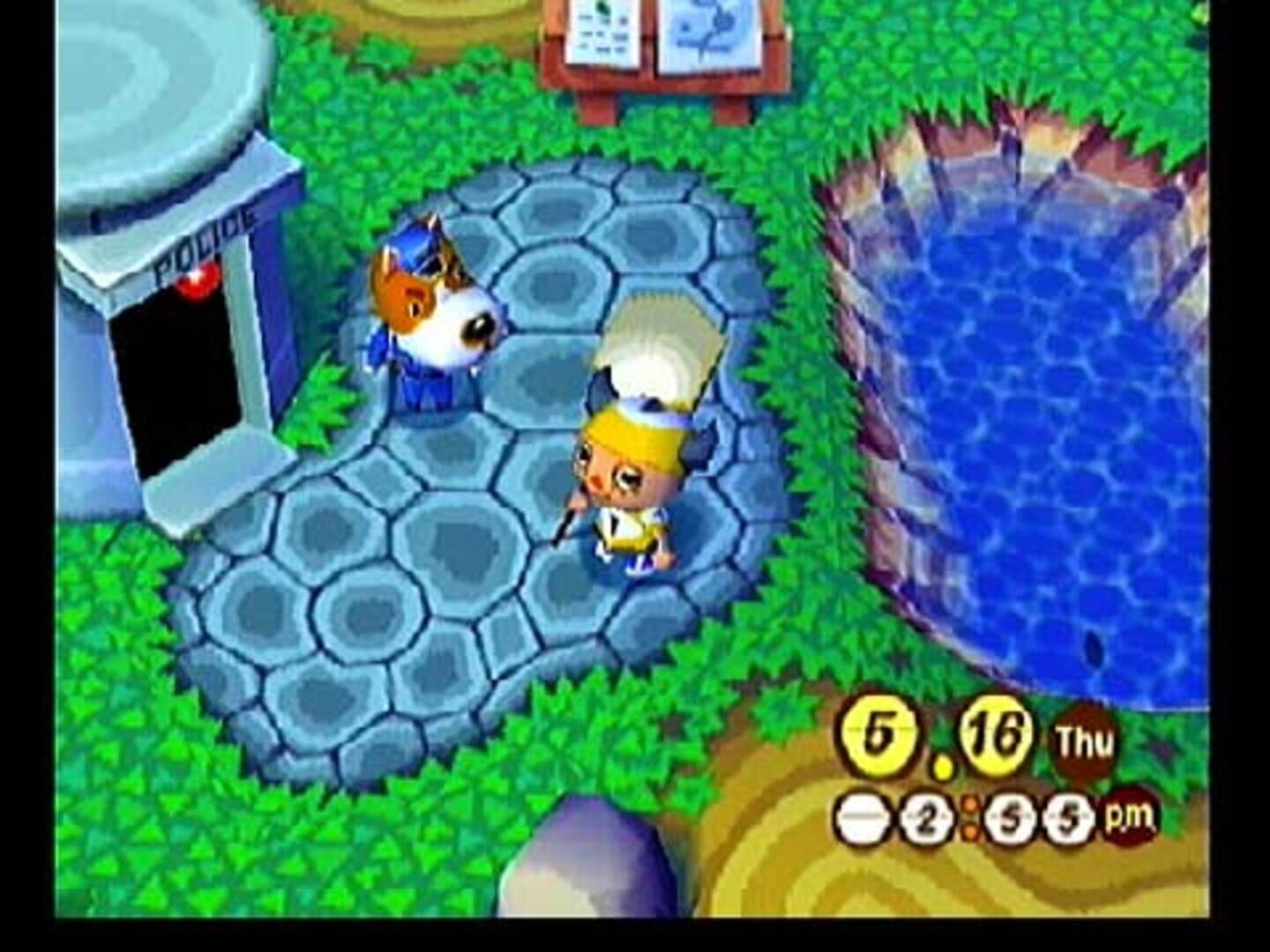Select the Thu day indicator circle
Screen dimensions: 1270x952
pos(1084,739)
